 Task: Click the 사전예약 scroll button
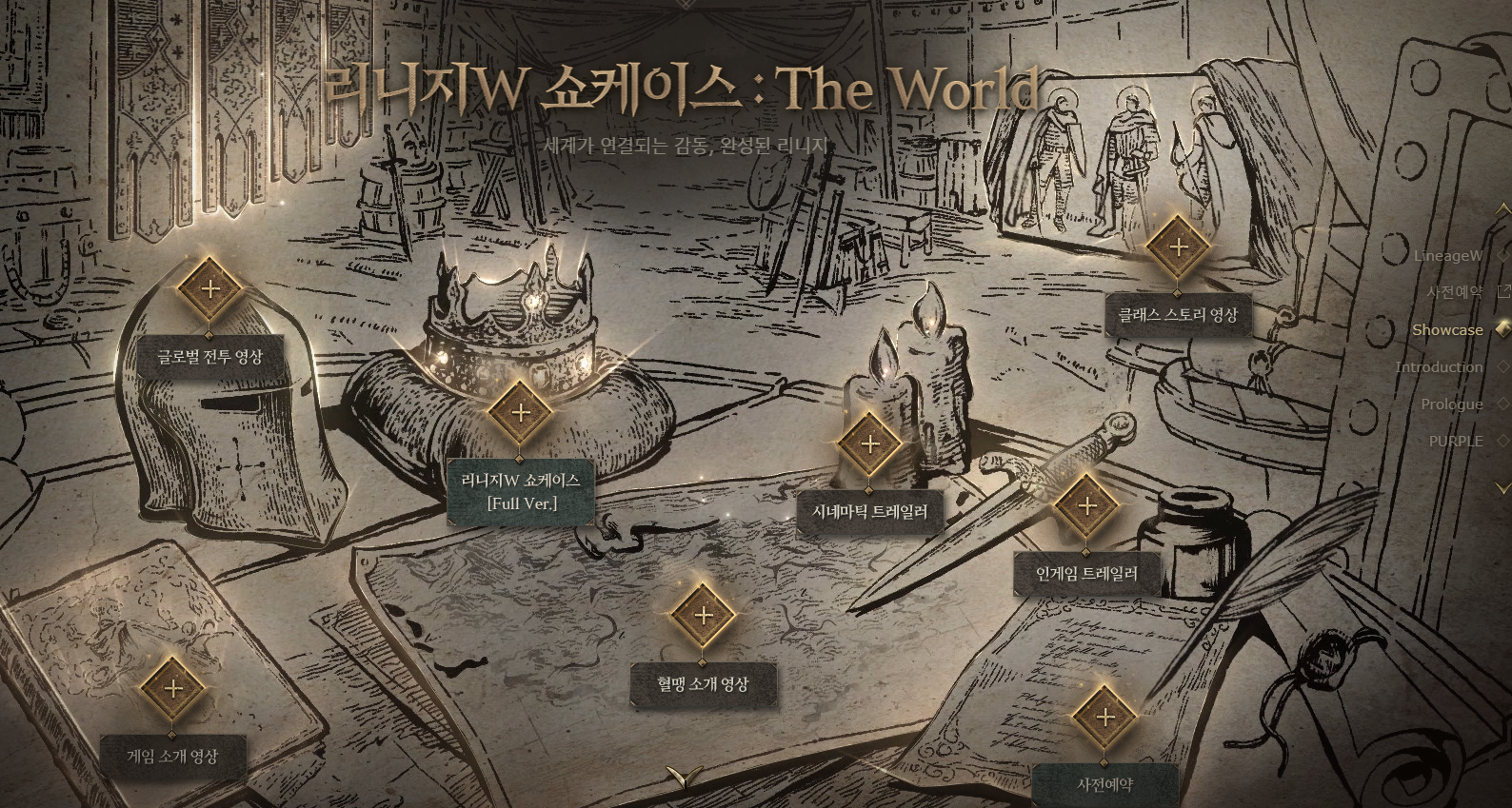(x=1104, y=717)
